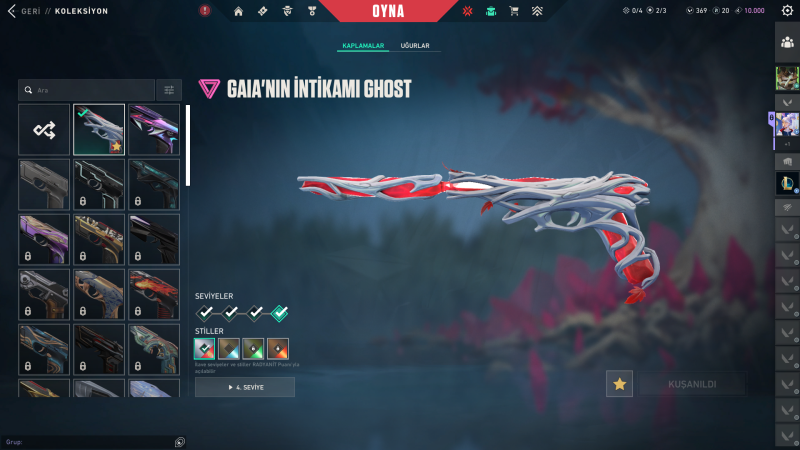Play the 4. Seviye preview
The image size is (800, 450).
coord(245,387)
